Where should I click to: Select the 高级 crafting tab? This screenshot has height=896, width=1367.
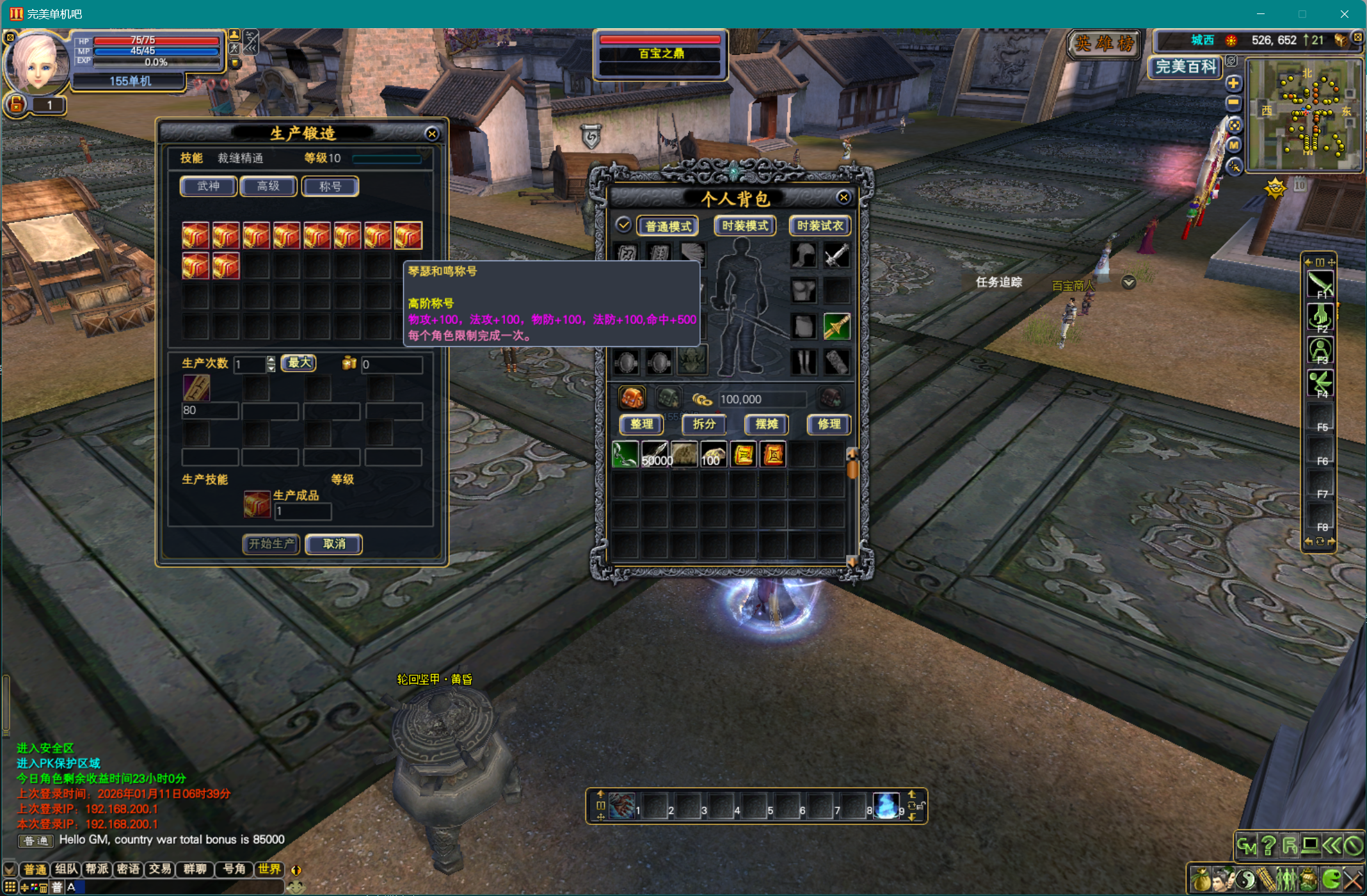tap(268, 186)
